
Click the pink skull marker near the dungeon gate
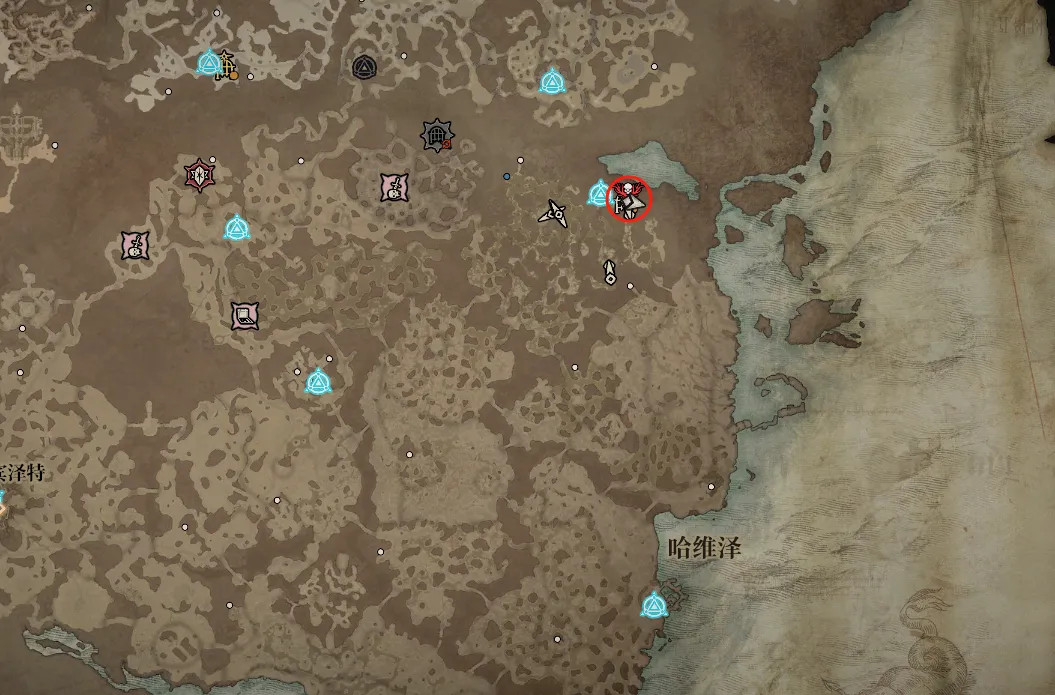[395, 187]
